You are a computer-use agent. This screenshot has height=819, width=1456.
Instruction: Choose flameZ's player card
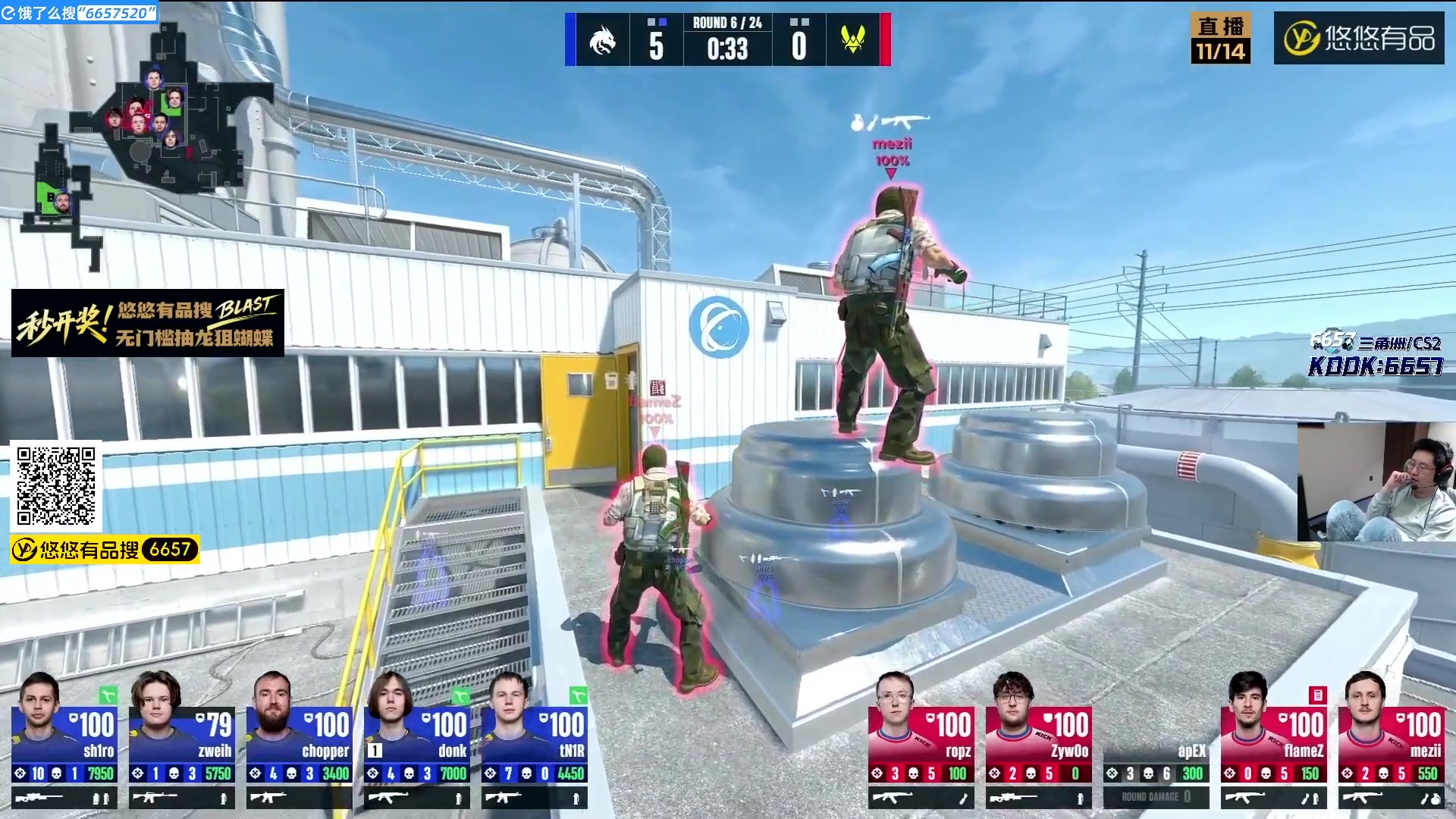click(1274, 739)
